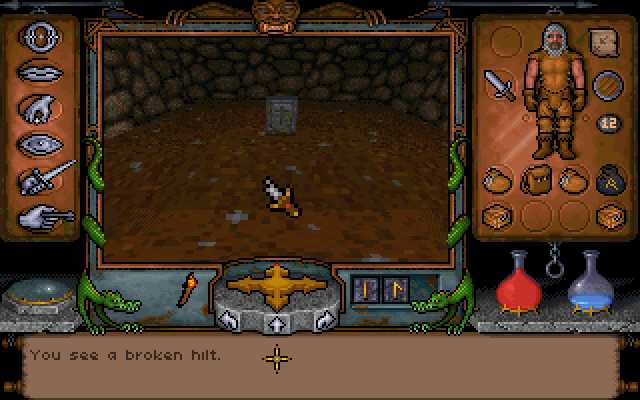Image resolution: width=640 pixels, height=400 pixels.
Task: Click the equipped sword slot
Action: point(499,84)
